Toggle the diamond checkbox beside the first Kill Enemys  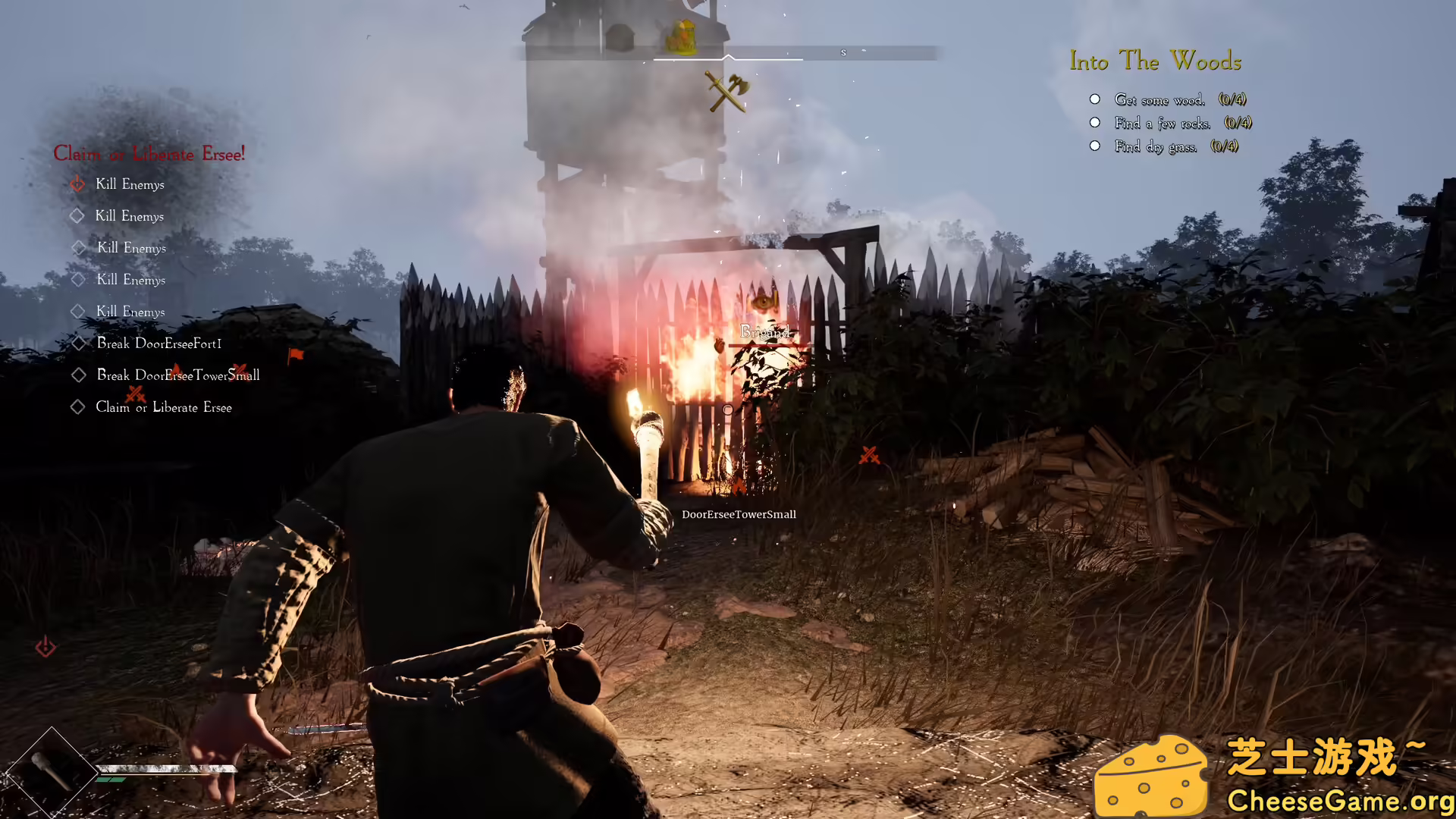click(x=77, y=184)
